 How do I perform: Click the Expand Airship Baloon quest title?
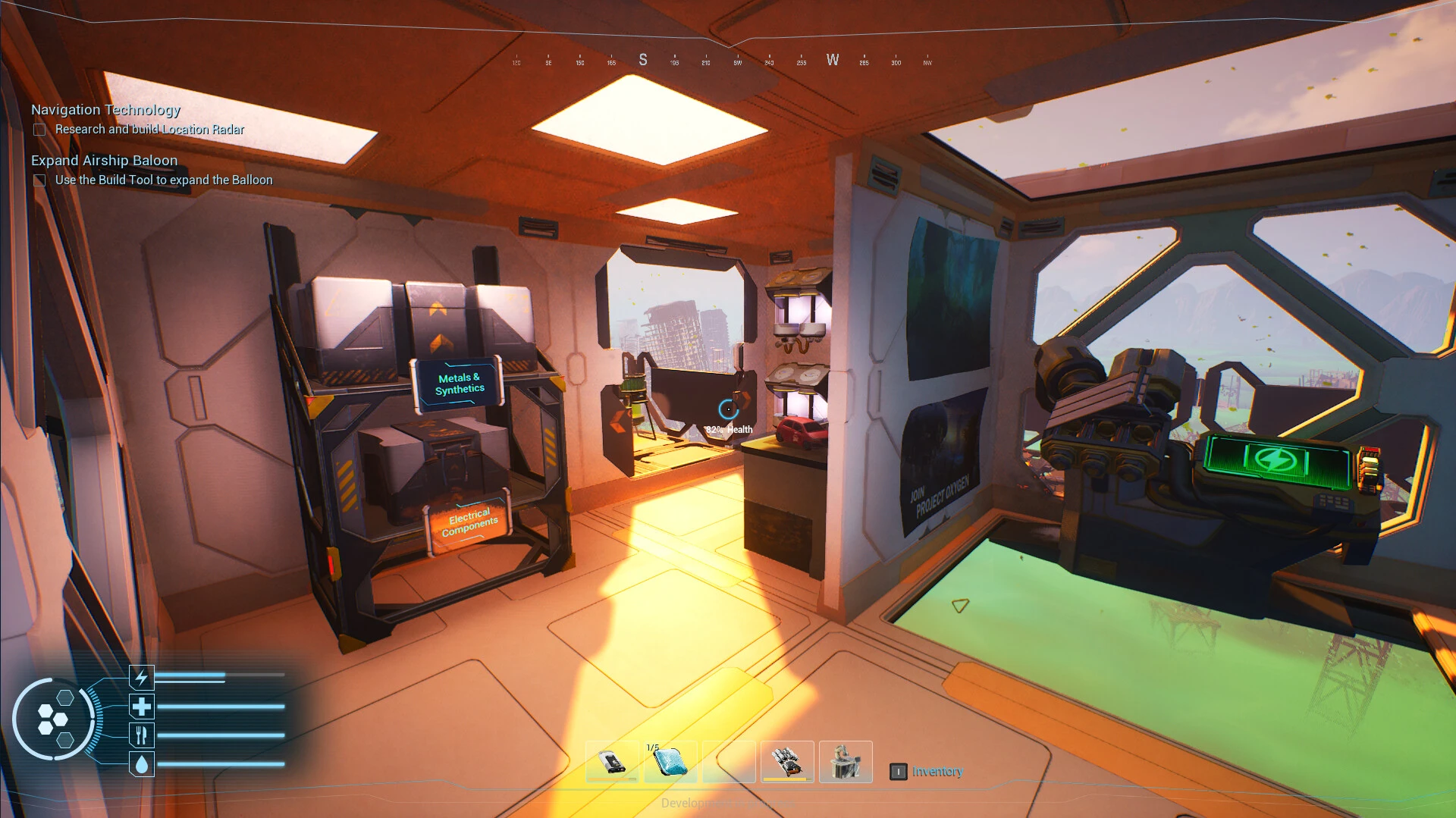click(104, 161)
